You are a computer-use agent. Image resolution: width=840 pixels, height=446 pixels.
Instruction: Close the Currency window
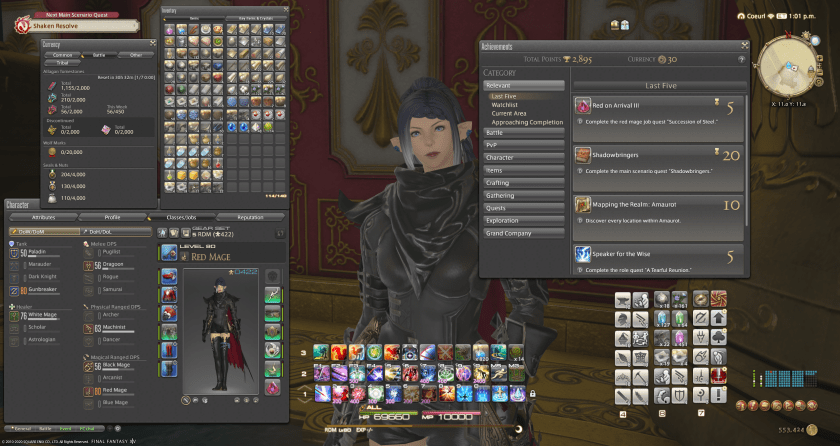154,44
